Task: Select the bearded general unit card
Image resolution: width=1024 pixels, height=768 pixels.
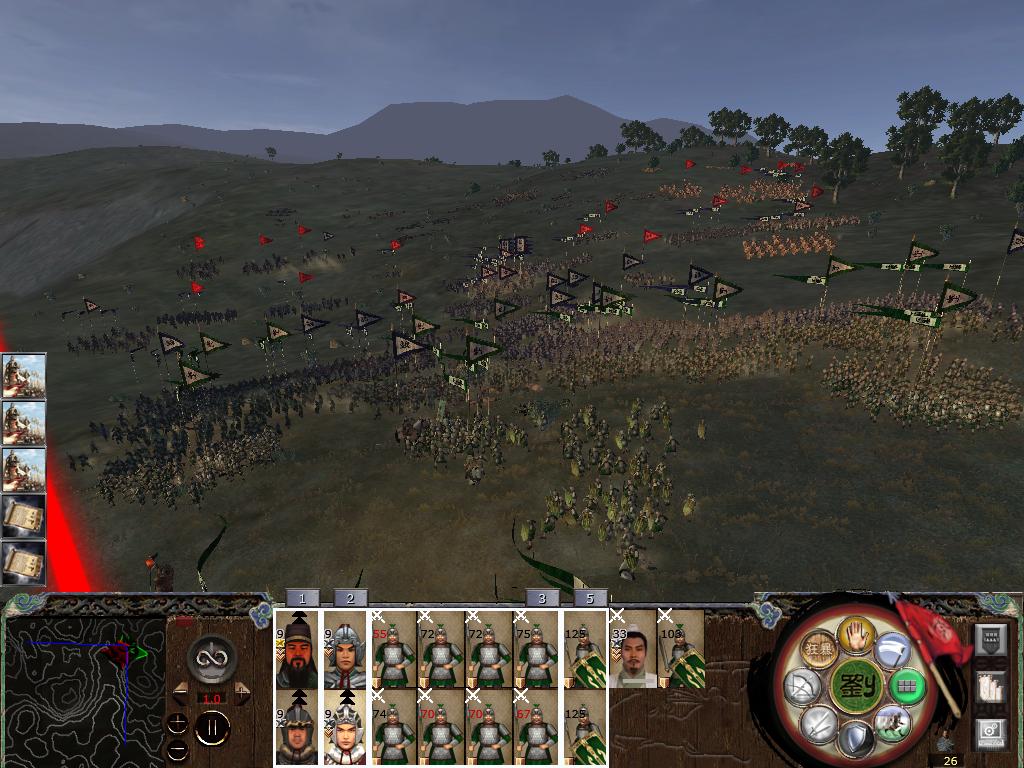Action: point(297,650)
